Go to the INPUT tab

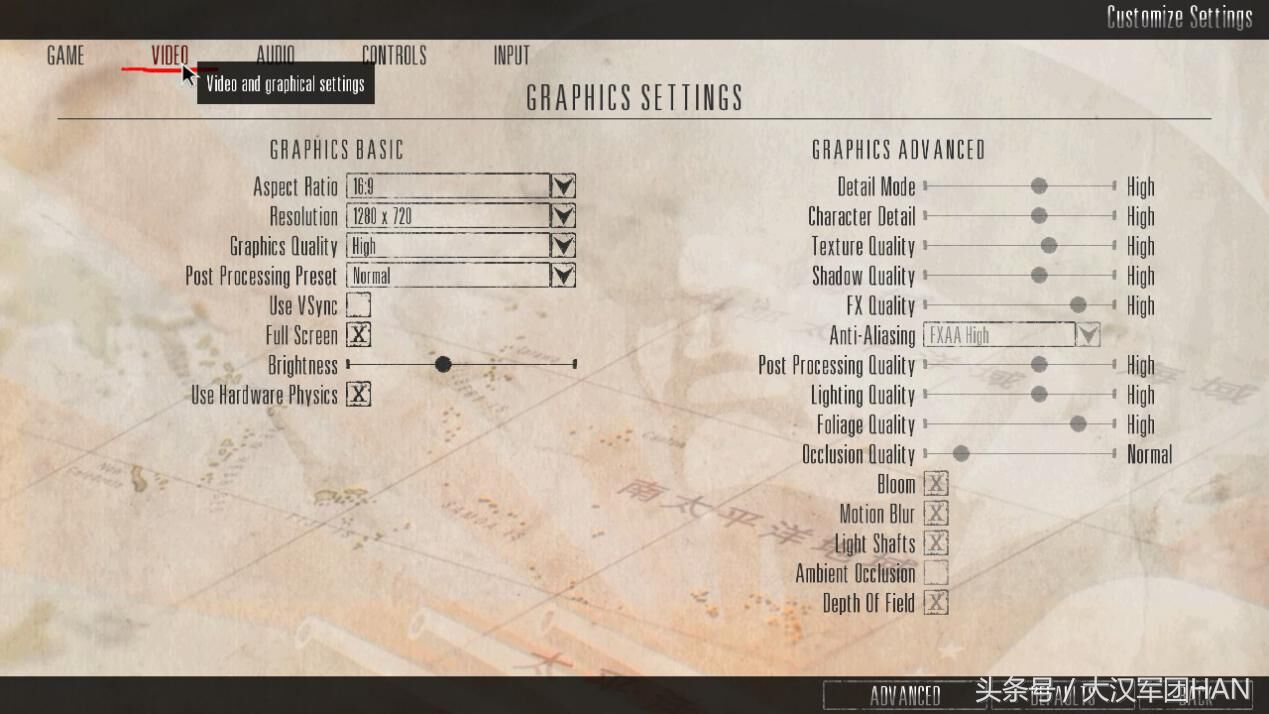(x=511, y=56)
